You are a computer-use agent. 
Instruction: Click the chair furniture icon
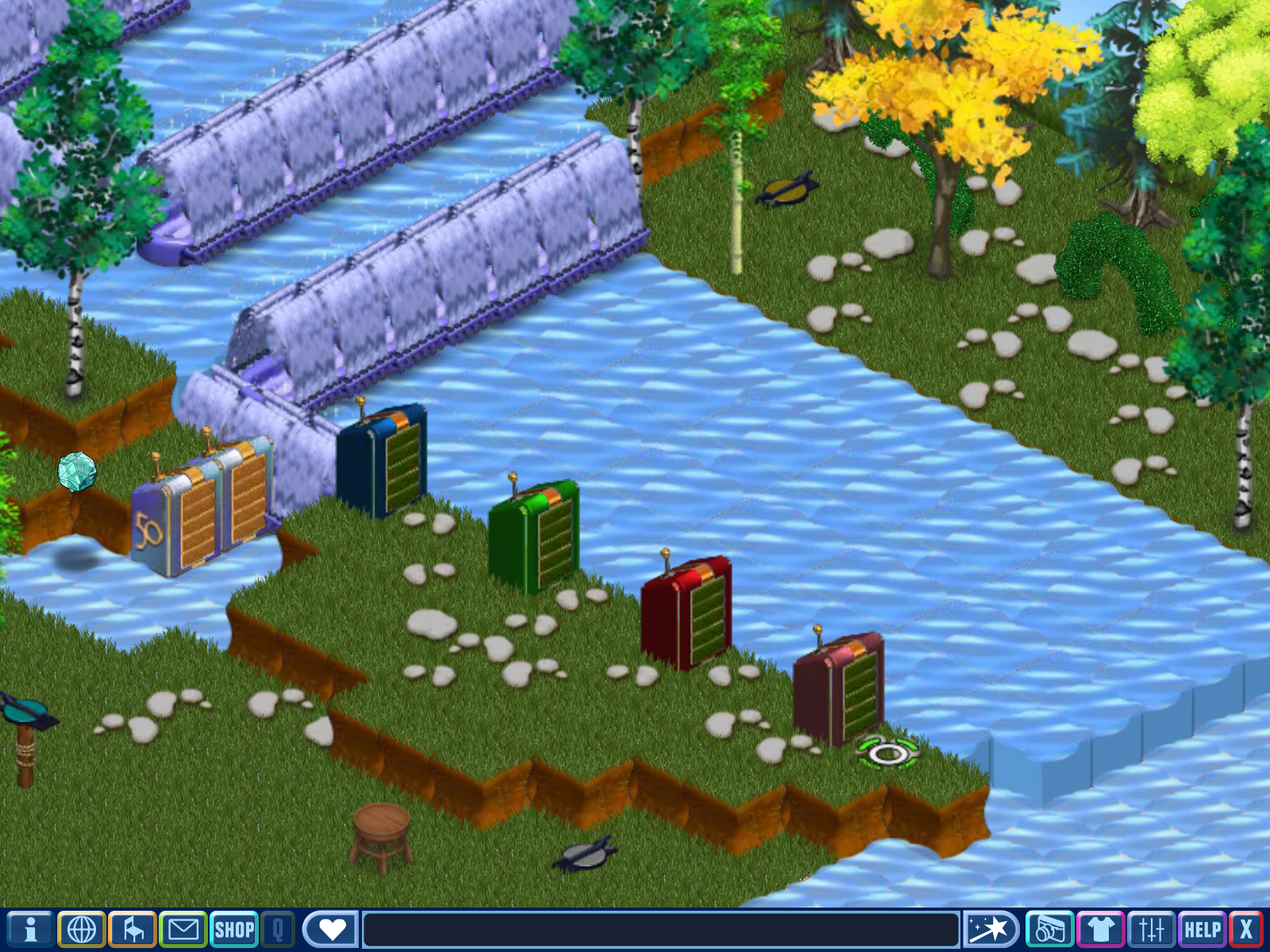pyautogui.click(x=133, y=929)
